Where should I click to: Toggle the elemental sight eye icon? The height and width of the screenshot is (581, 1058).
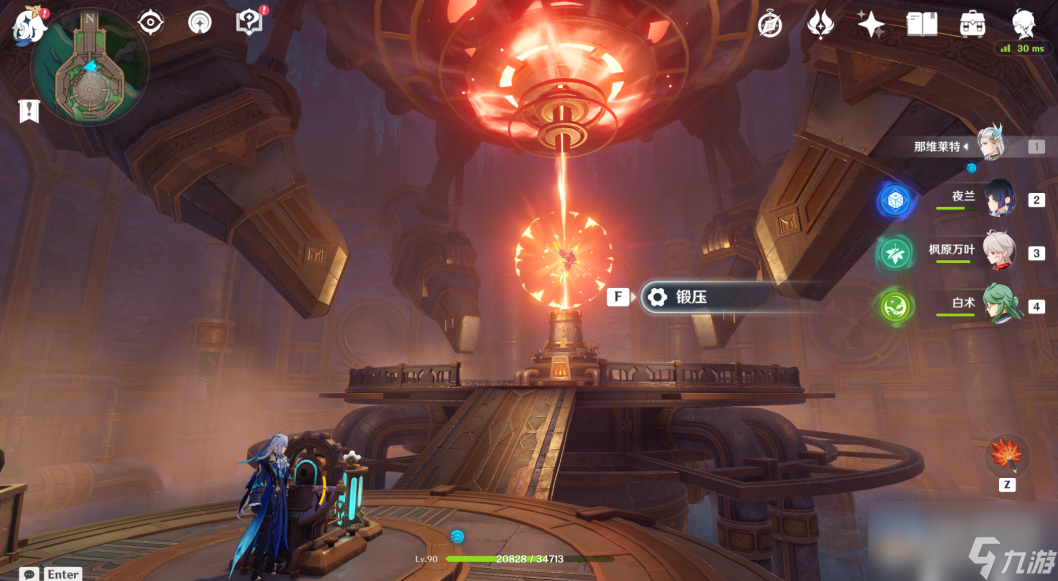[x=151, y=21]
